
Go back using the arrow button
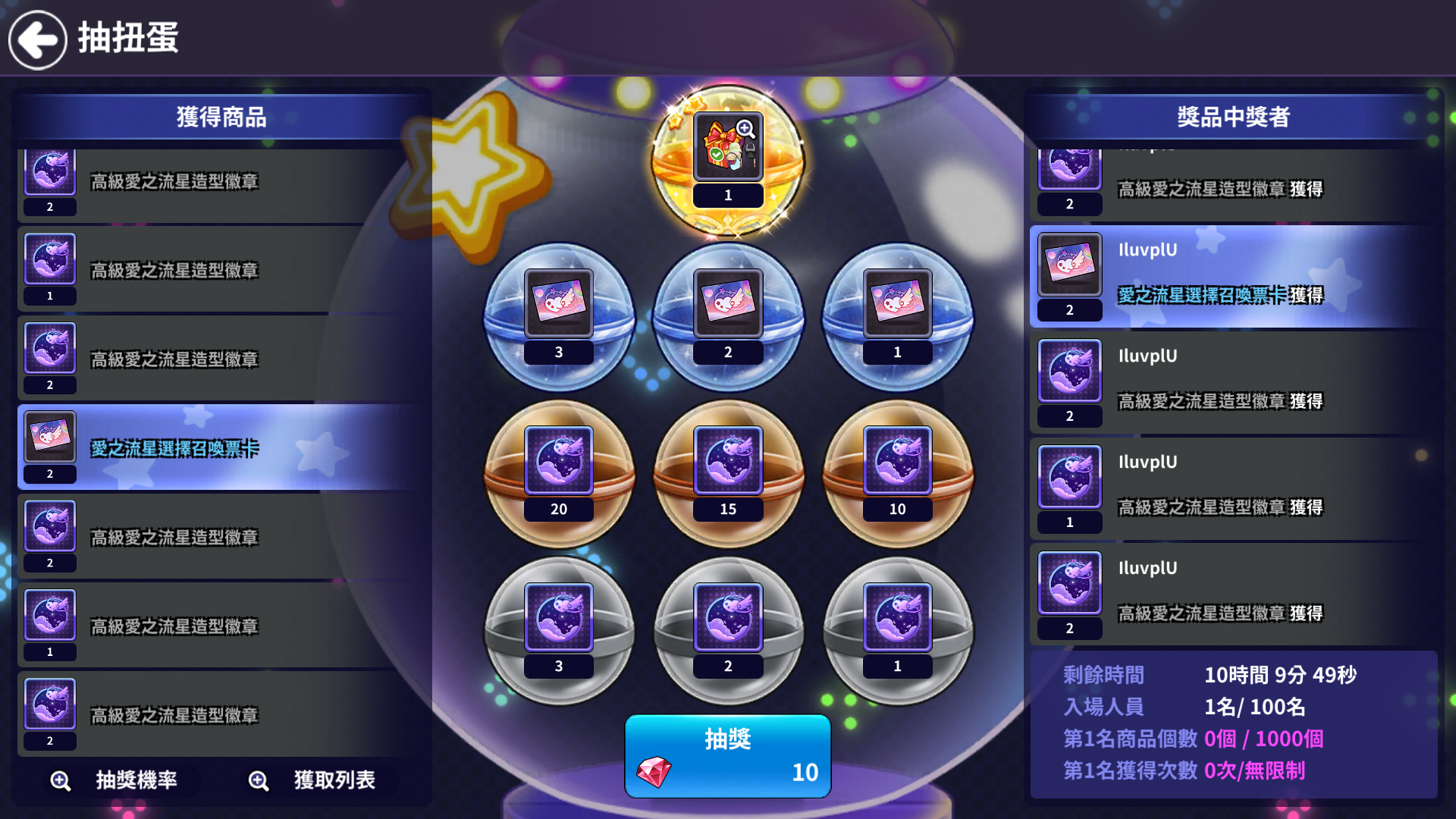click(38, 39)
